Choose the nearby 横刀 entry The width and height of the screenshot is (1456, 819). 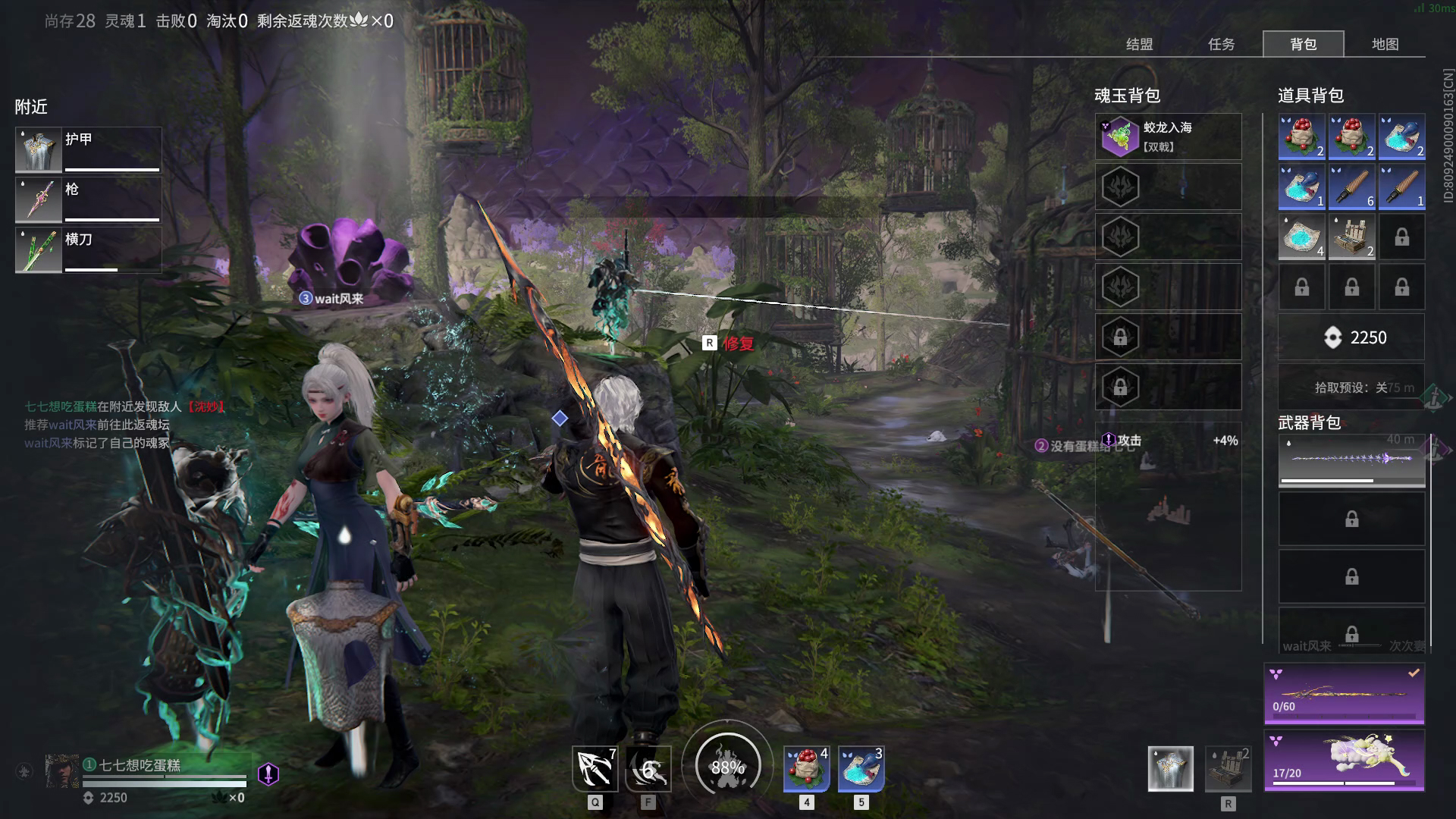coord(88,249)
